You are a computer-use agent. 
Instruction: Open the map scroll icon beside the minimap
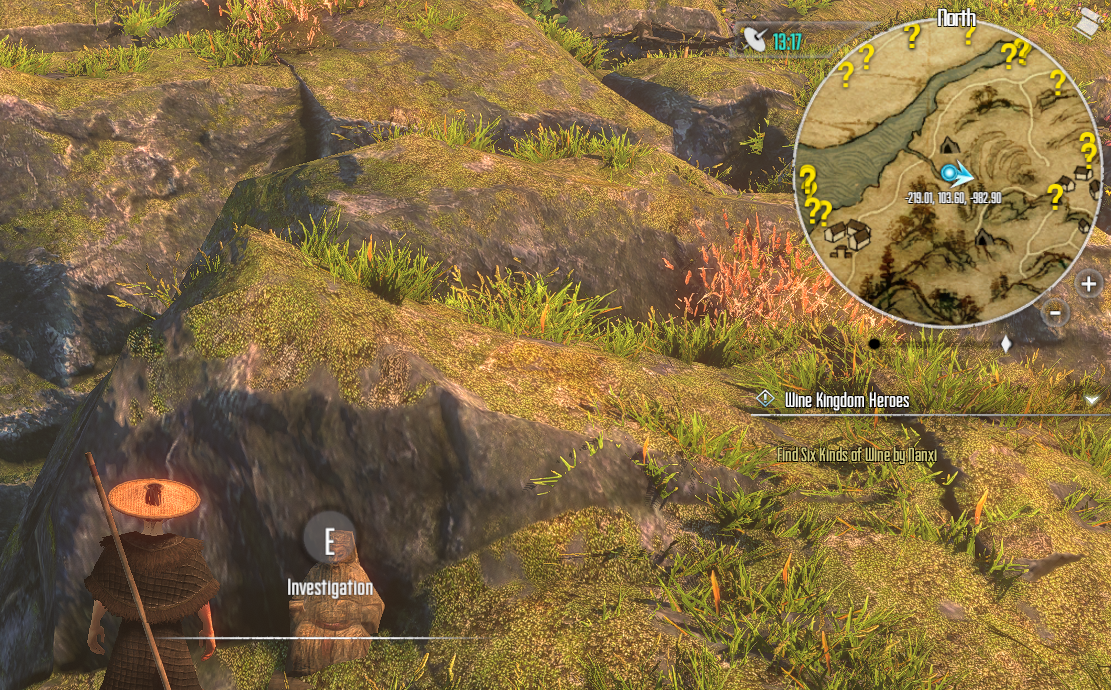tap(1086, 22)
